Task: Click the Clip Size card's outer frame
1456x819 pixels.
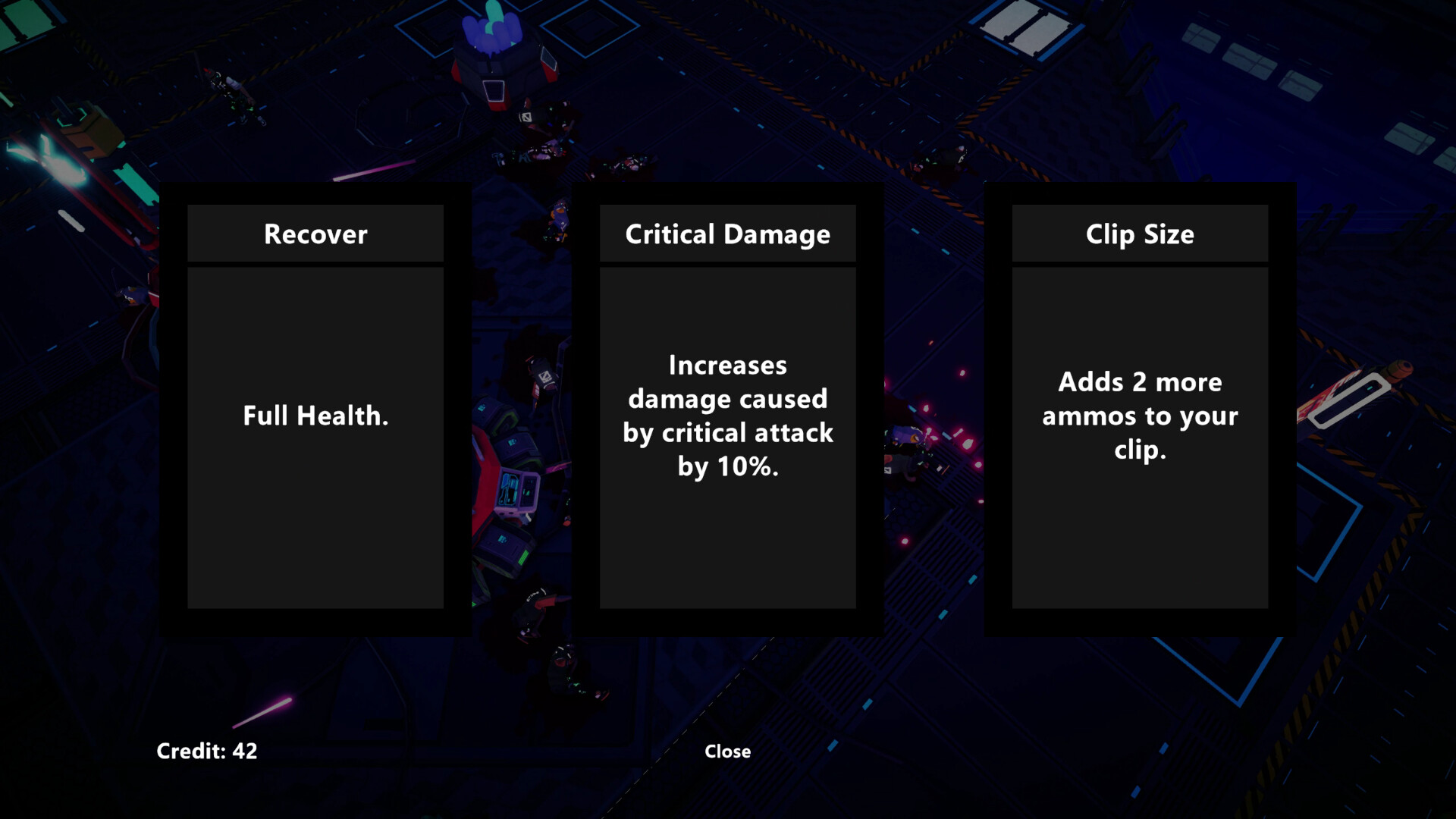Action: tap(1141, 622)
